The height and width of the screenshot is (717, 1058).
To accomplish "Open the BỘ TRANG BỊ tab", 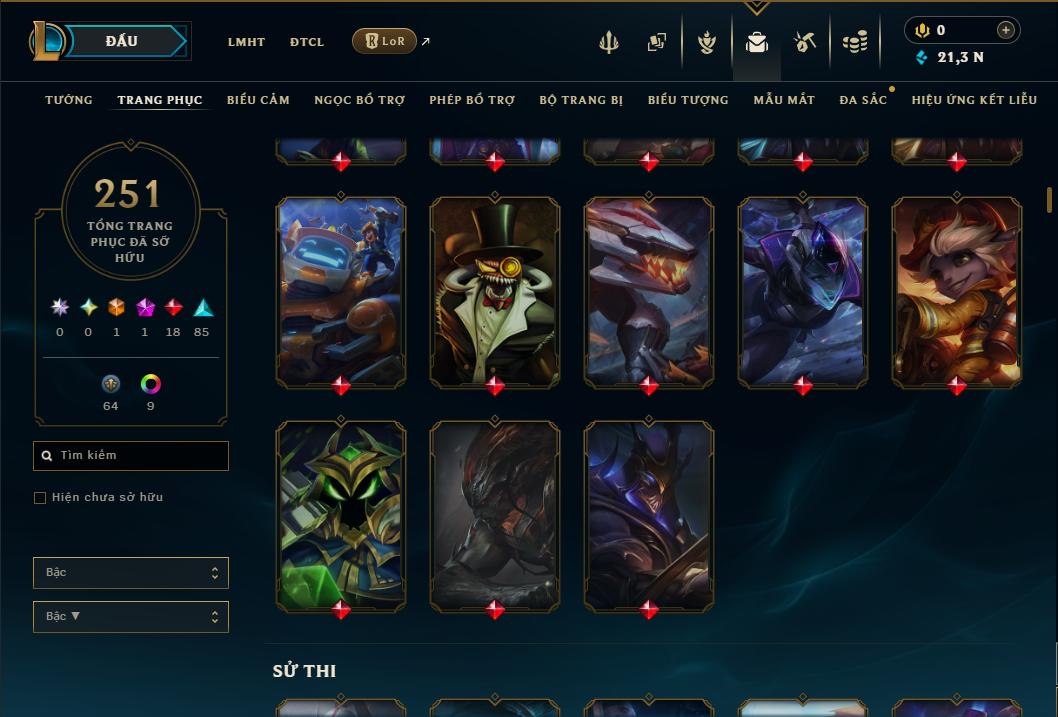I will 581,100.
